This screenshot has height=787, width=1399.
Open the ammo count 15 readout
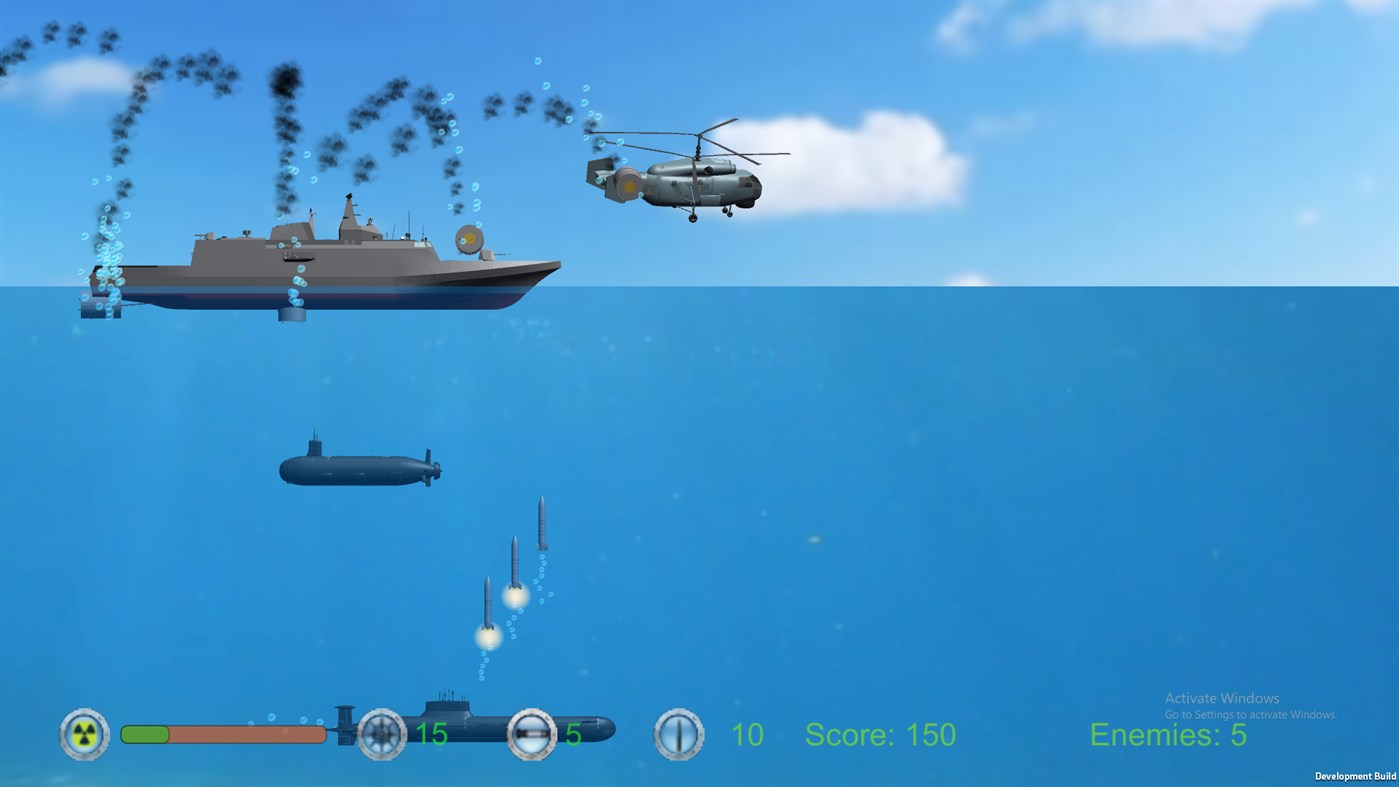point(430,734)
